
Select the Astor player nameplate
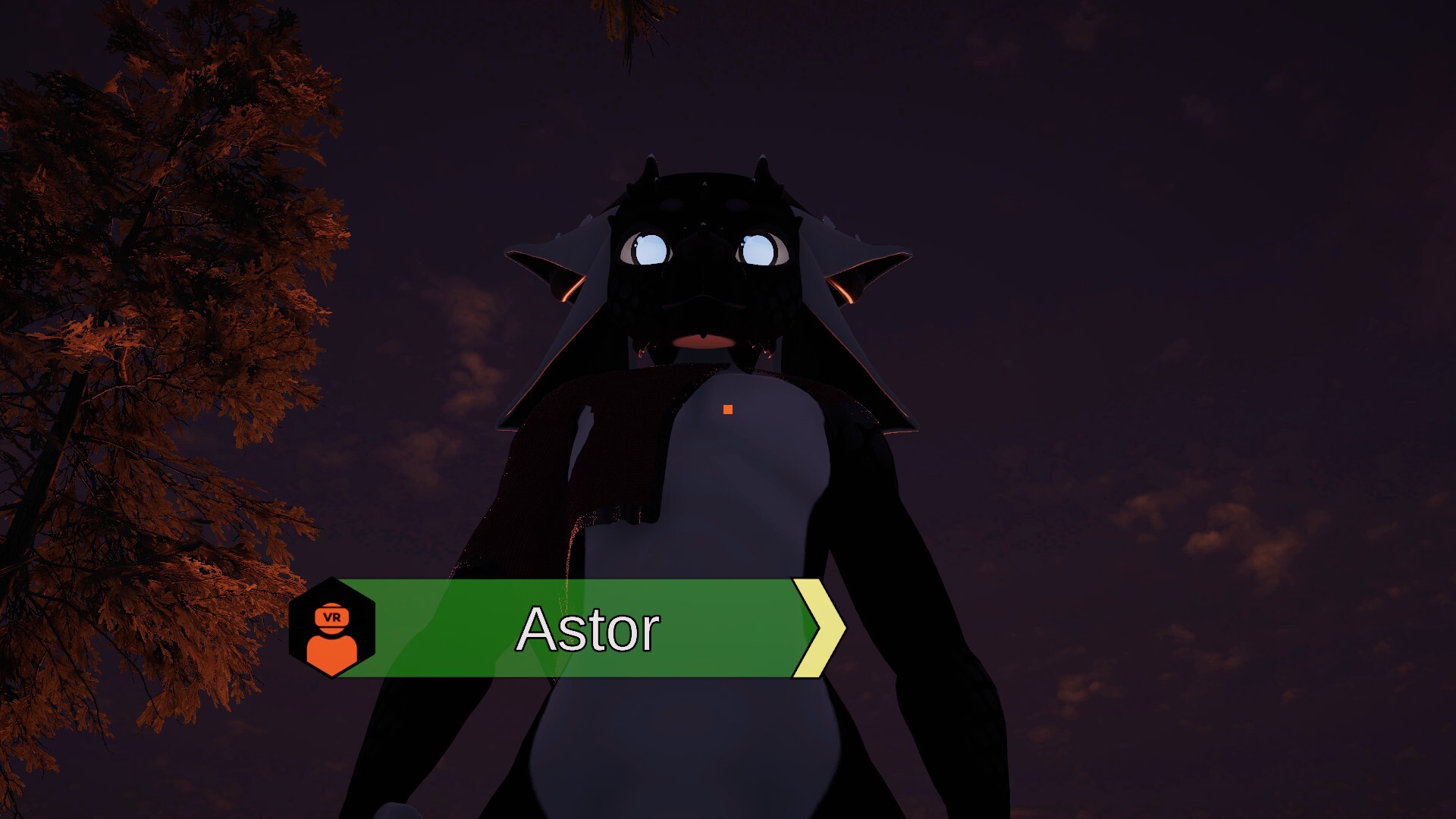pyautogui.click(x=588, y=629)
